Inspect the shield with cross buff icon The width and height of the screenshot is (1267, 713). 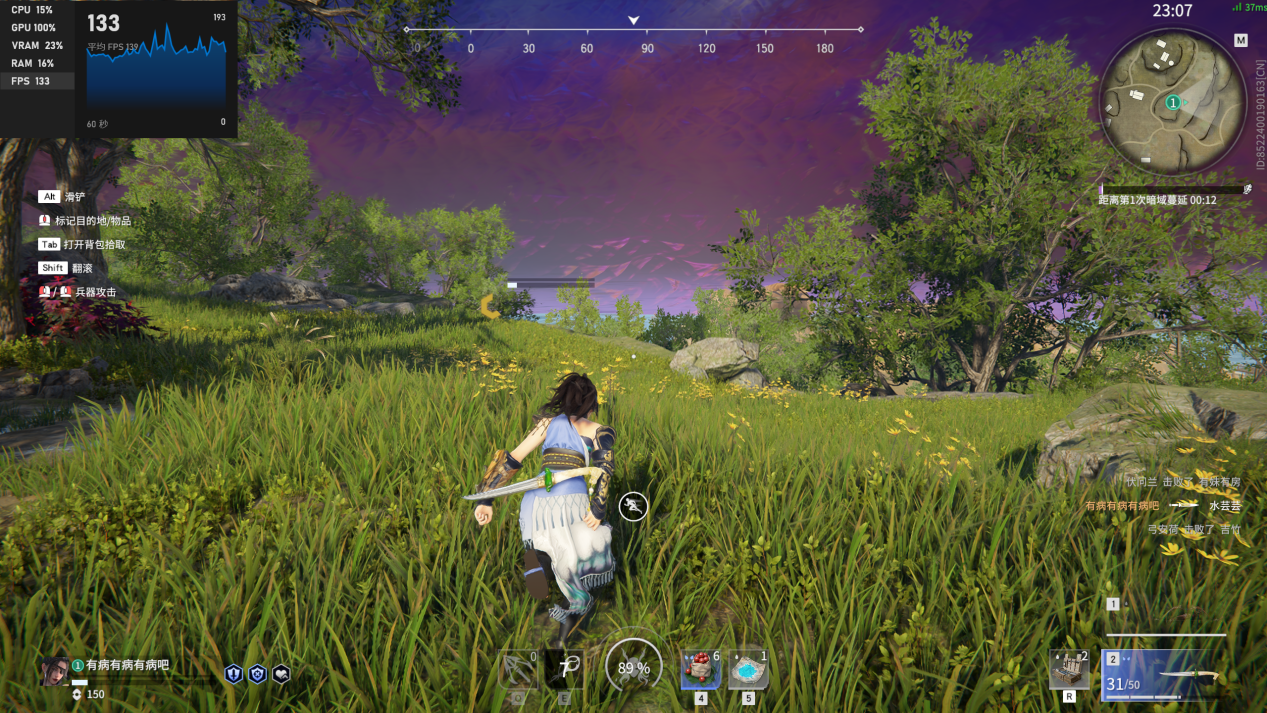click(257, 674)
